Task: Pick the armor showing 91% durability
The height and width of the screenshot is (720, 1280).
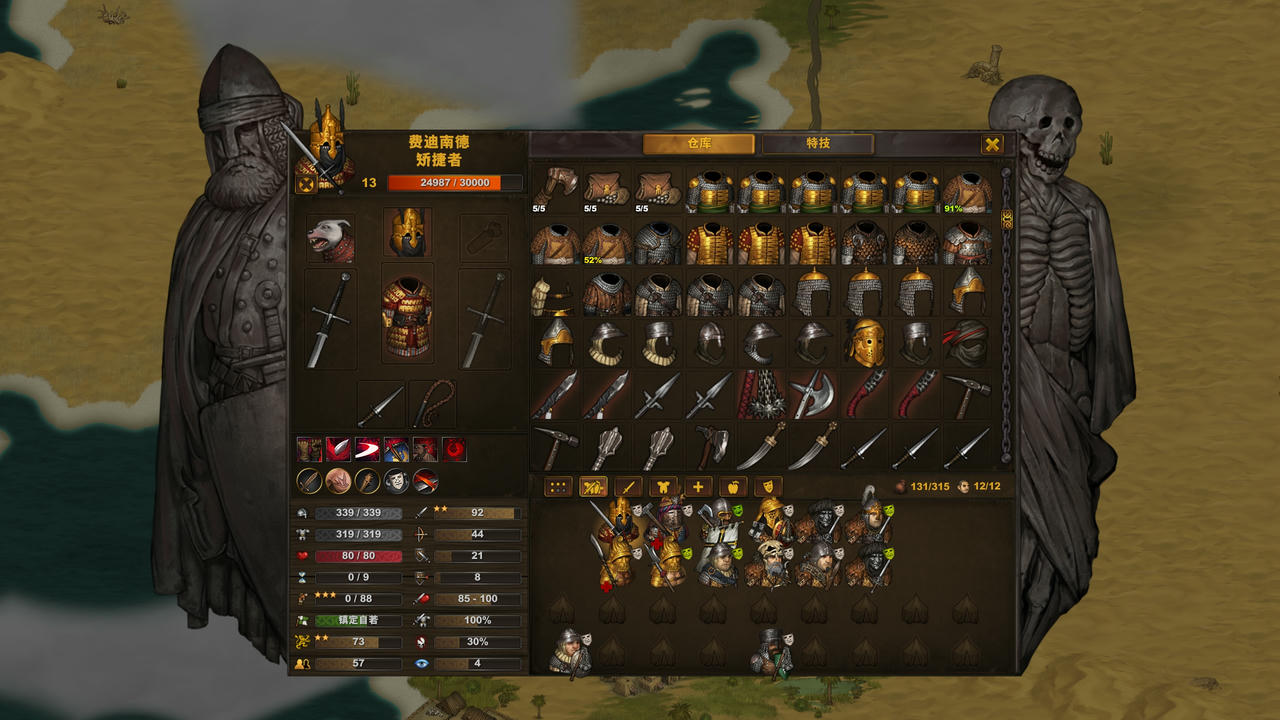Action: 967,192
